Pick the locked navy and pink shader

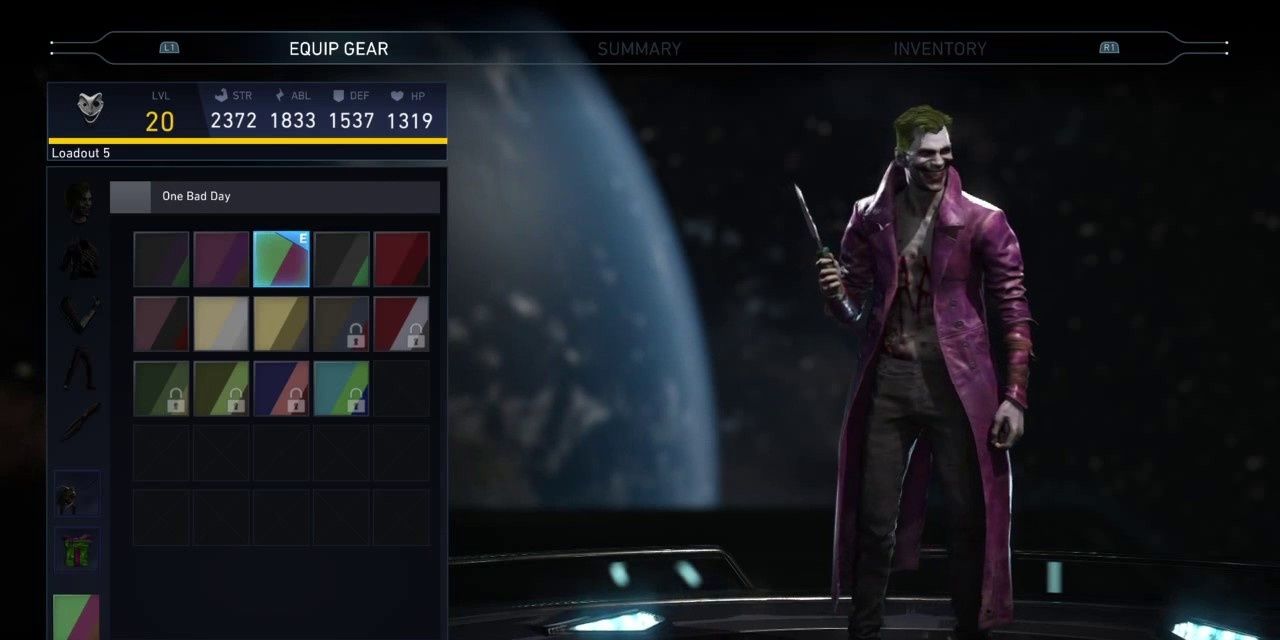tap(281, 388)
